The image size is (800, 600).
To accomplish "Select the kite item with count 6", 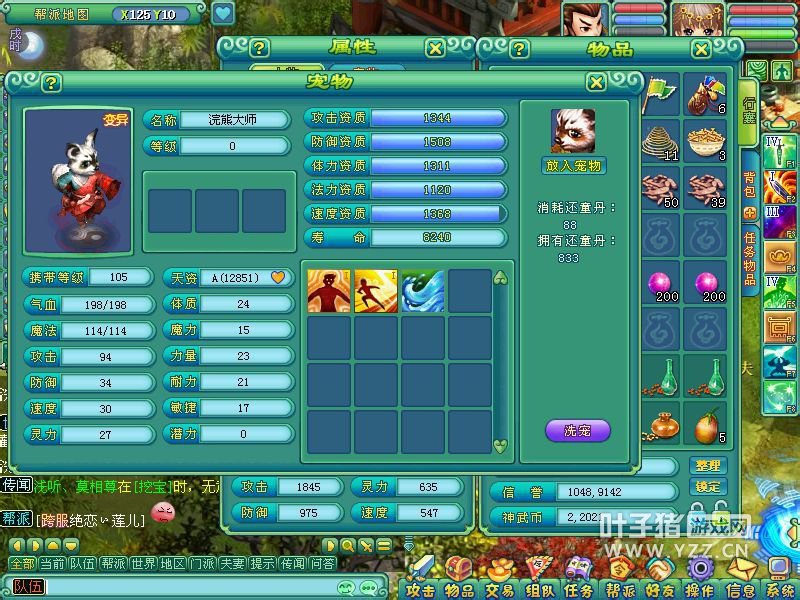I will (707, 95).
